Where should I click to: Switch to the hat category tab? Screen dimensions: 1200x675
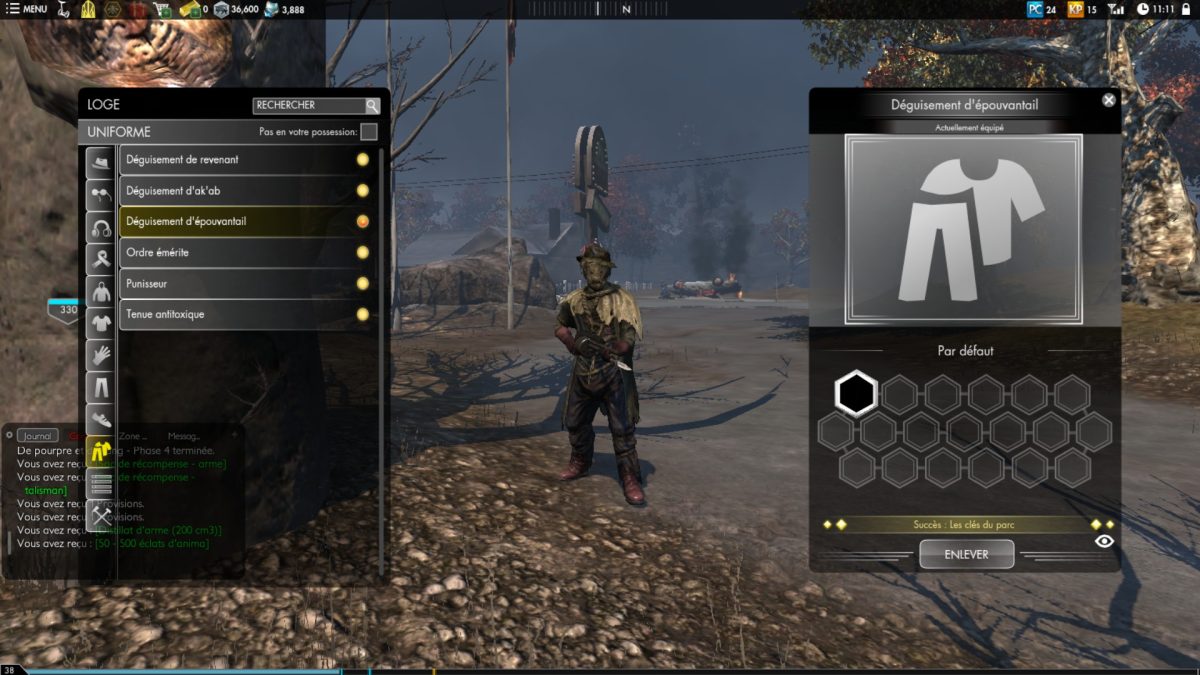[100, 162]
